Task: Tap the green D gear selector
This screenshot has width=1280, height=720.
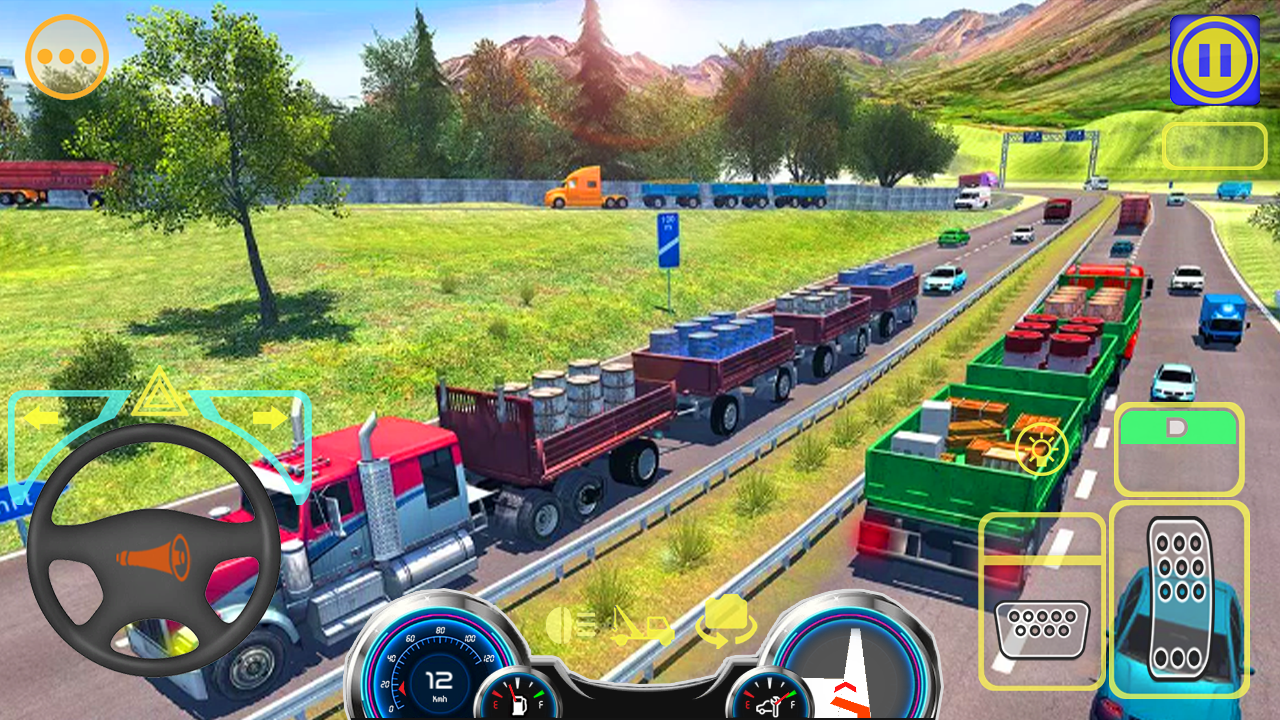Action: 1178,429
